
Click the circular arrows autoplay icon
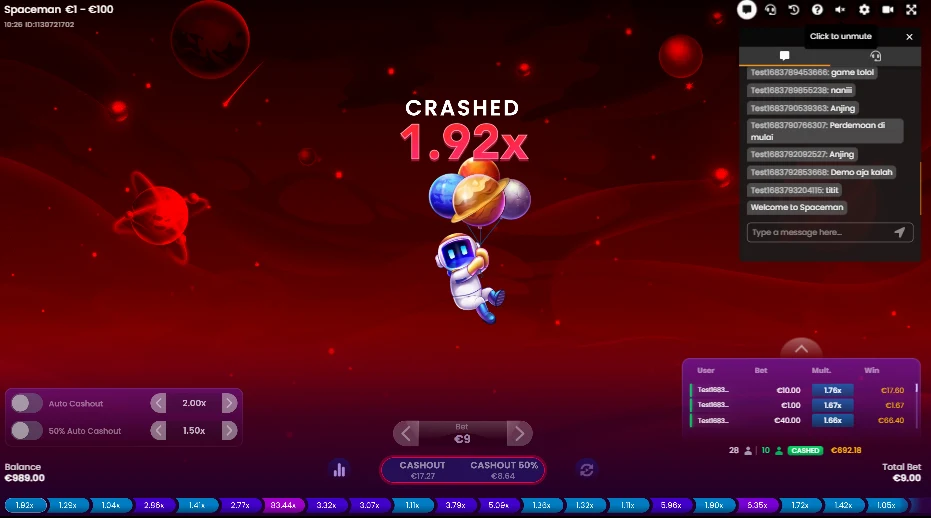click(x=587, y=469)
